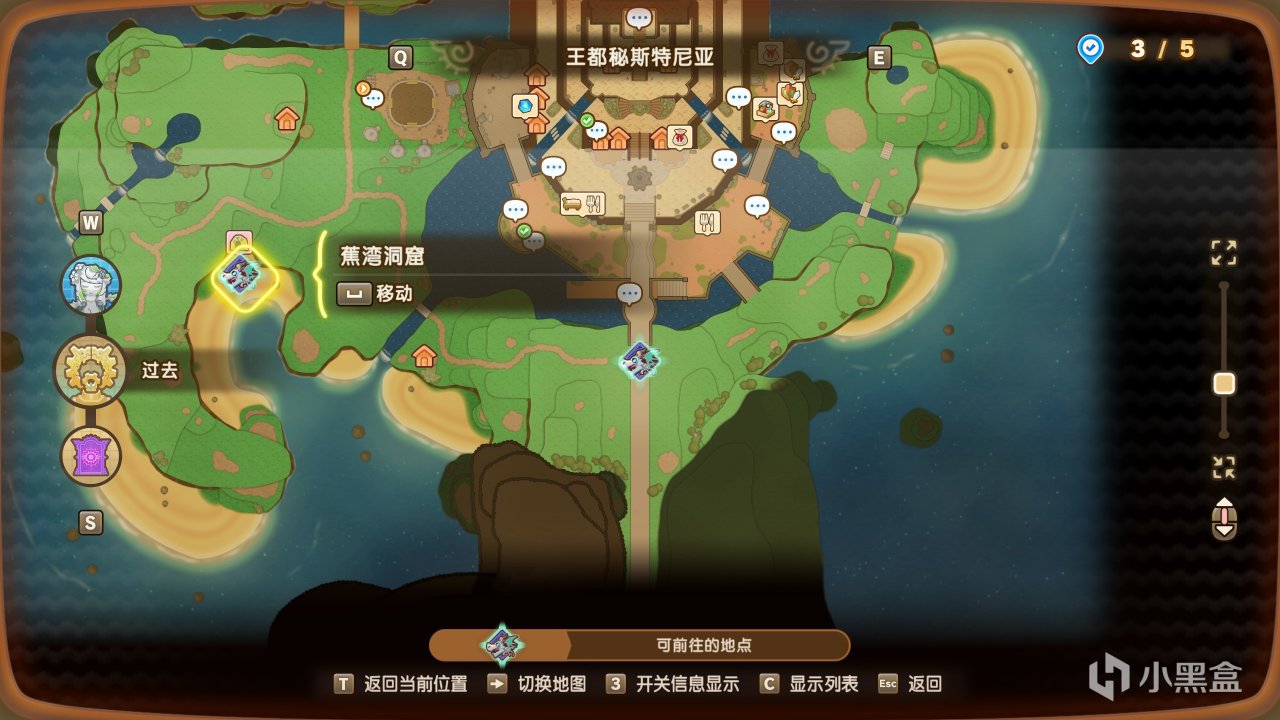This screenshot has height=720, width=1280.
Task: Open the 过去 (past) golden temple map layer
Action: pyautogui.click(x=91, y=370)
